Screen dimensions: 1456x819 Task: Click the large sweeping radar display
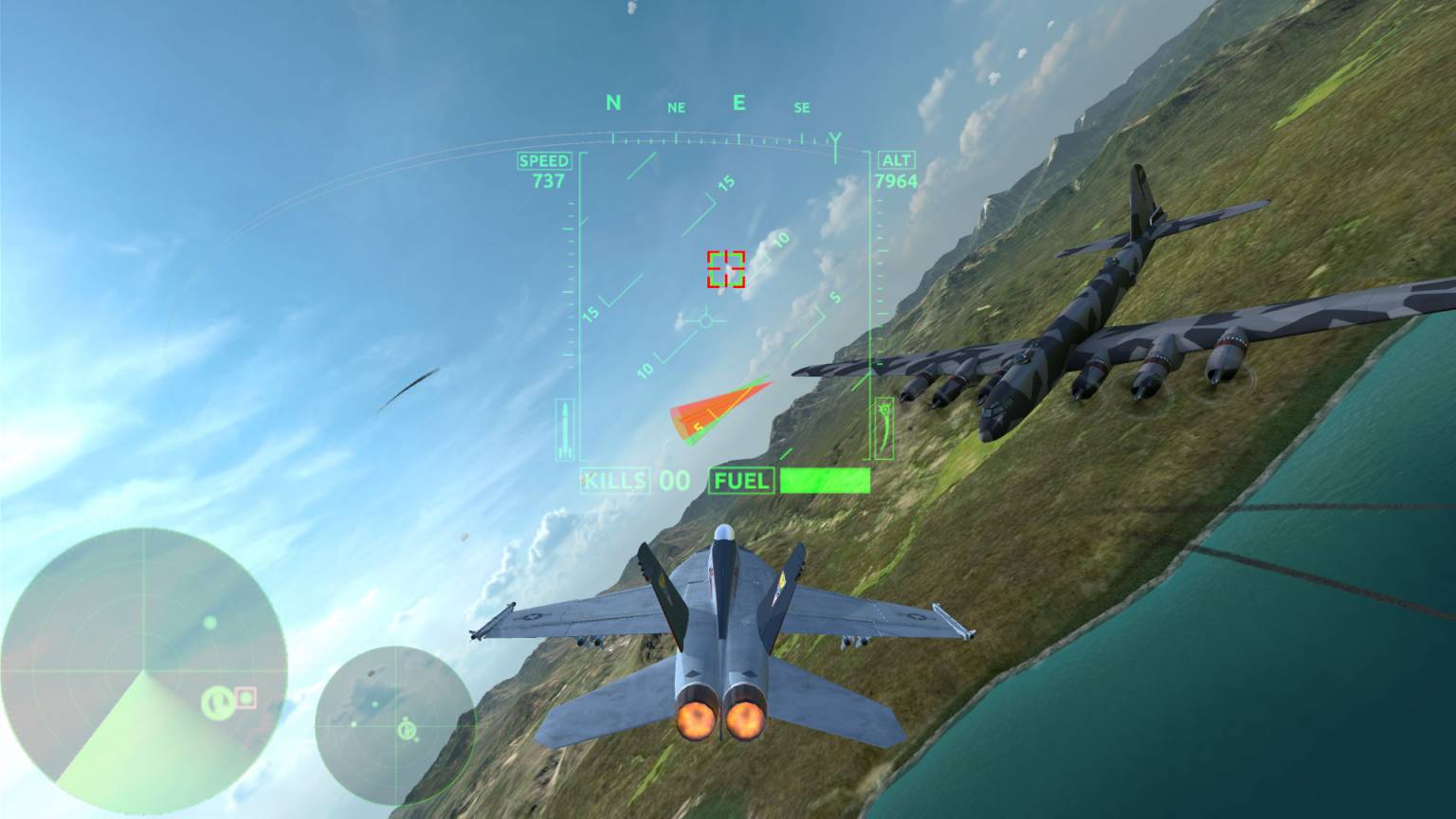click(144, 670)
